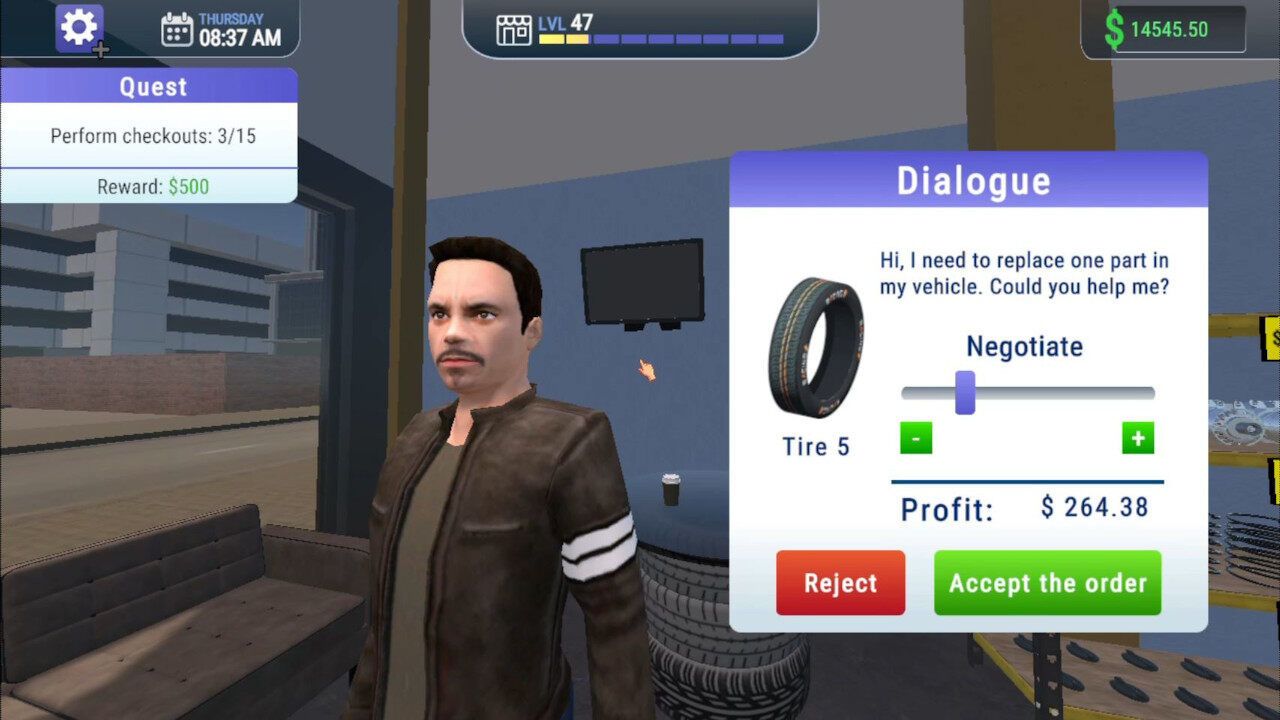Select the Perform checkouts quest entry
This screenshot has width=1280, height=720.
[150, 135]
